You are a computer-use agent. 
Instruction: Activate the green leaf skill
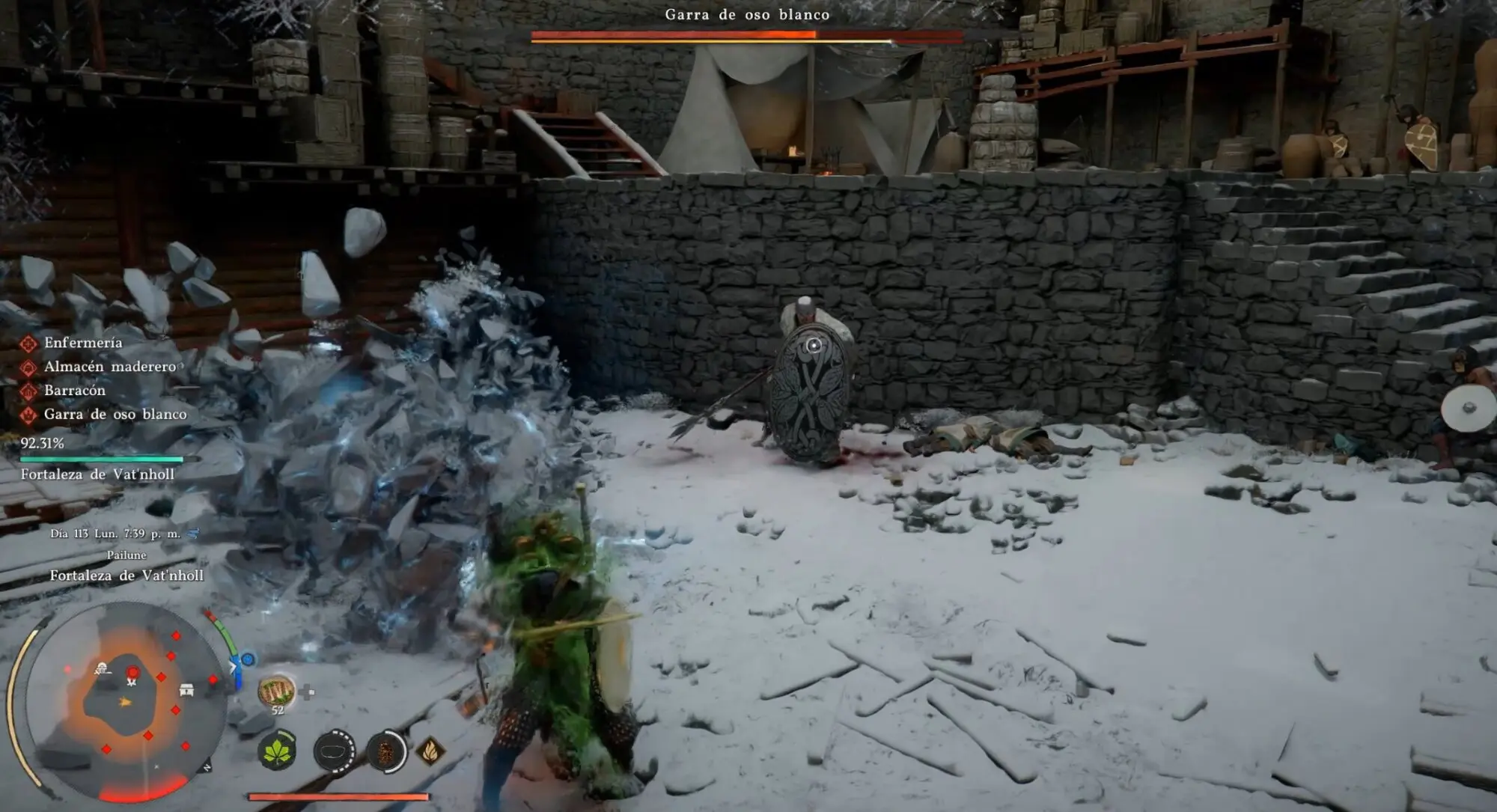[x=277, y=751]
